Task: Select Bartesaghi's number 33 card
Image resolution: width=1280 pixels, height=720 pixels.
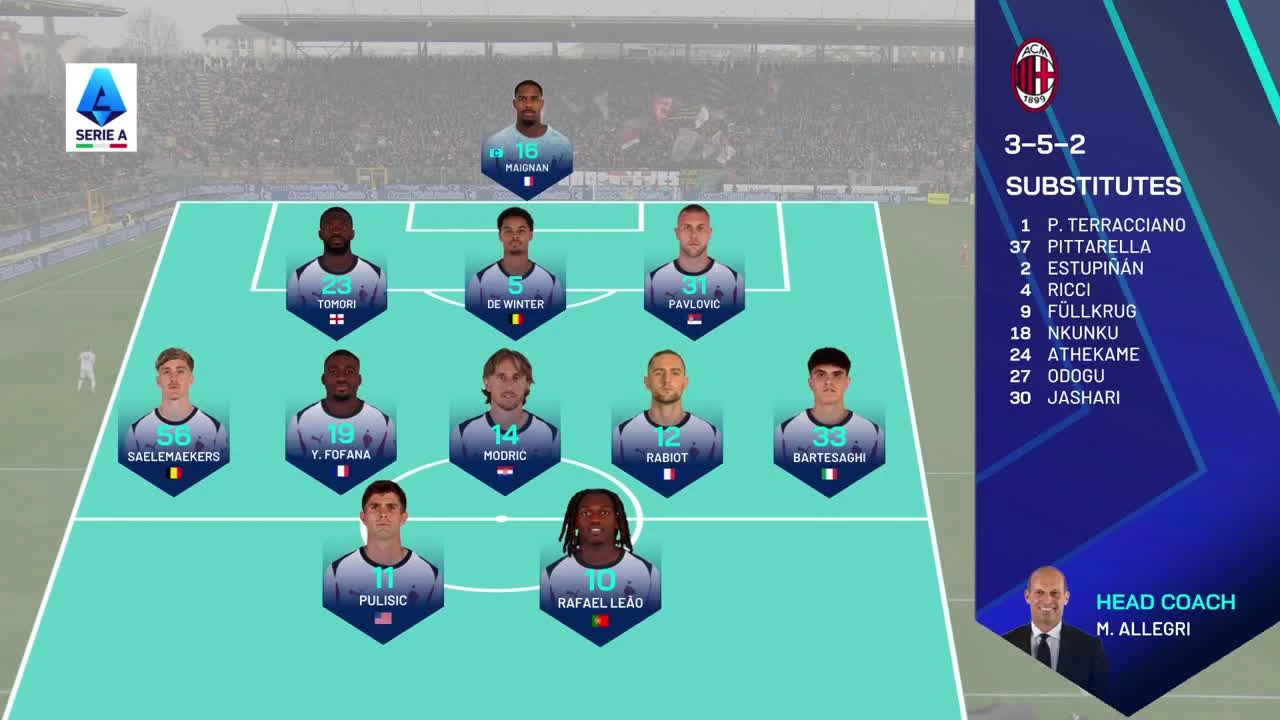Action: pos(829,438)
